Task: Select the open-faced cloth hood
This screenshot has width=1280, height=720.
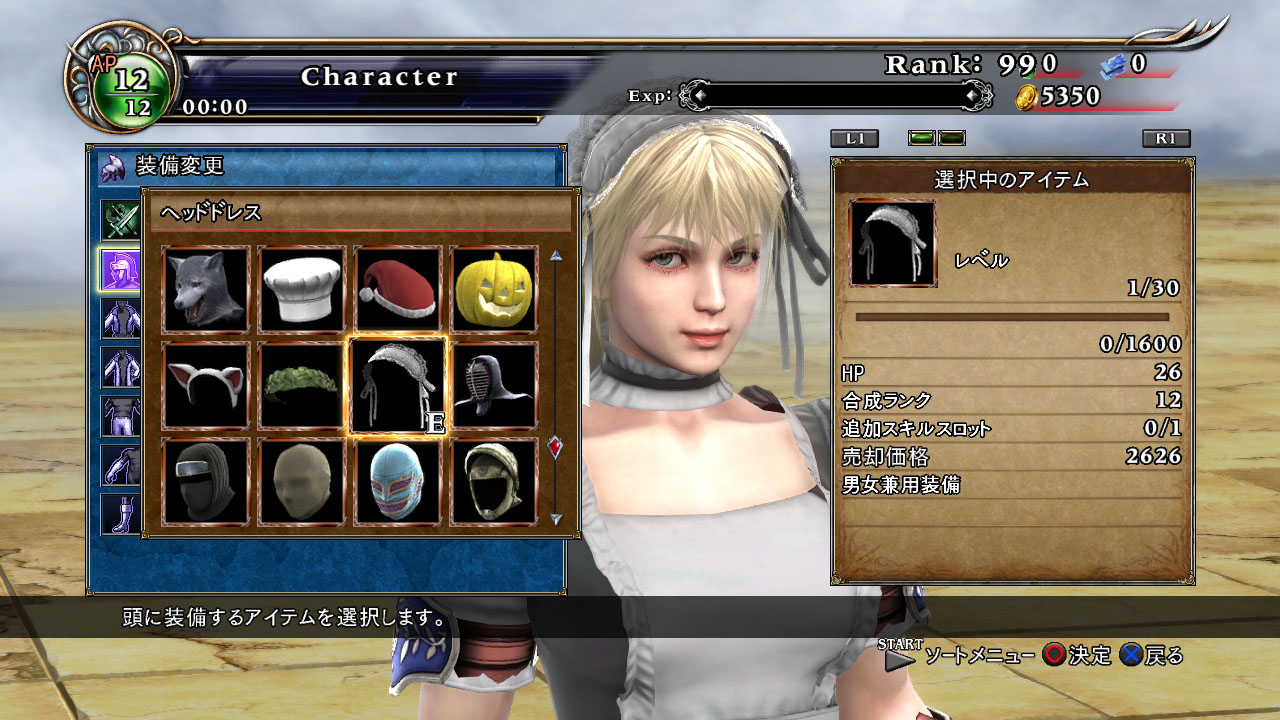Action: 494,482
